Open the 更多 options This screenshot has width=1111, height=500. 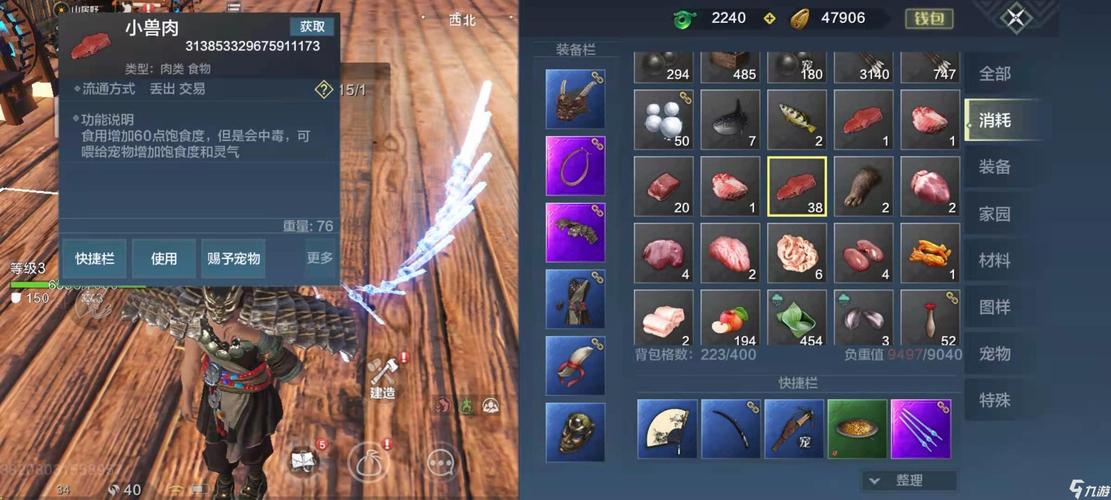click(320, 258)
